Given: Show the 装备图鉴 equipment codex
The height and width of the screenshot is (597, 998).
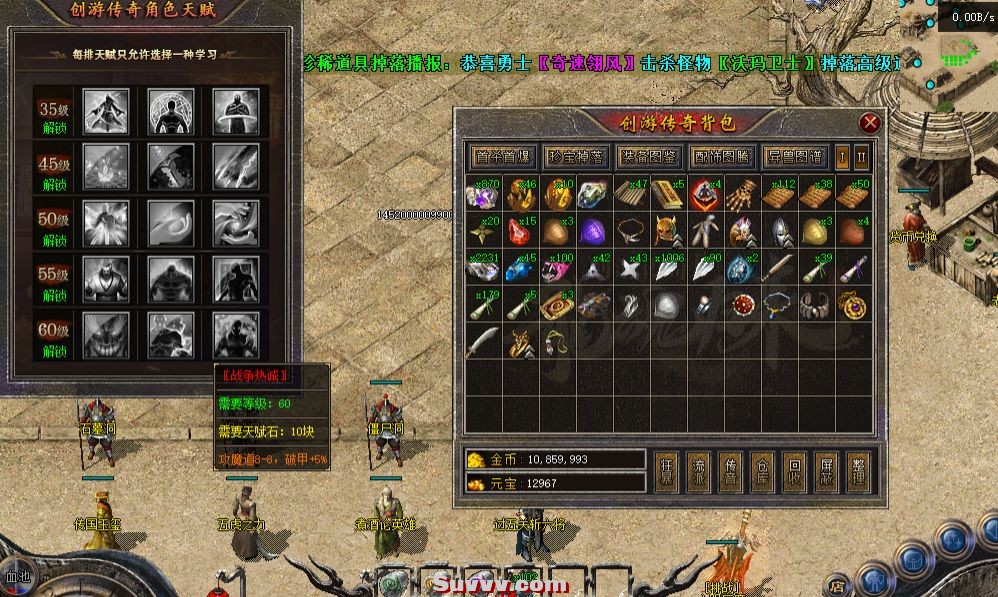Looking at the screenshot, I should click(648, 157).
